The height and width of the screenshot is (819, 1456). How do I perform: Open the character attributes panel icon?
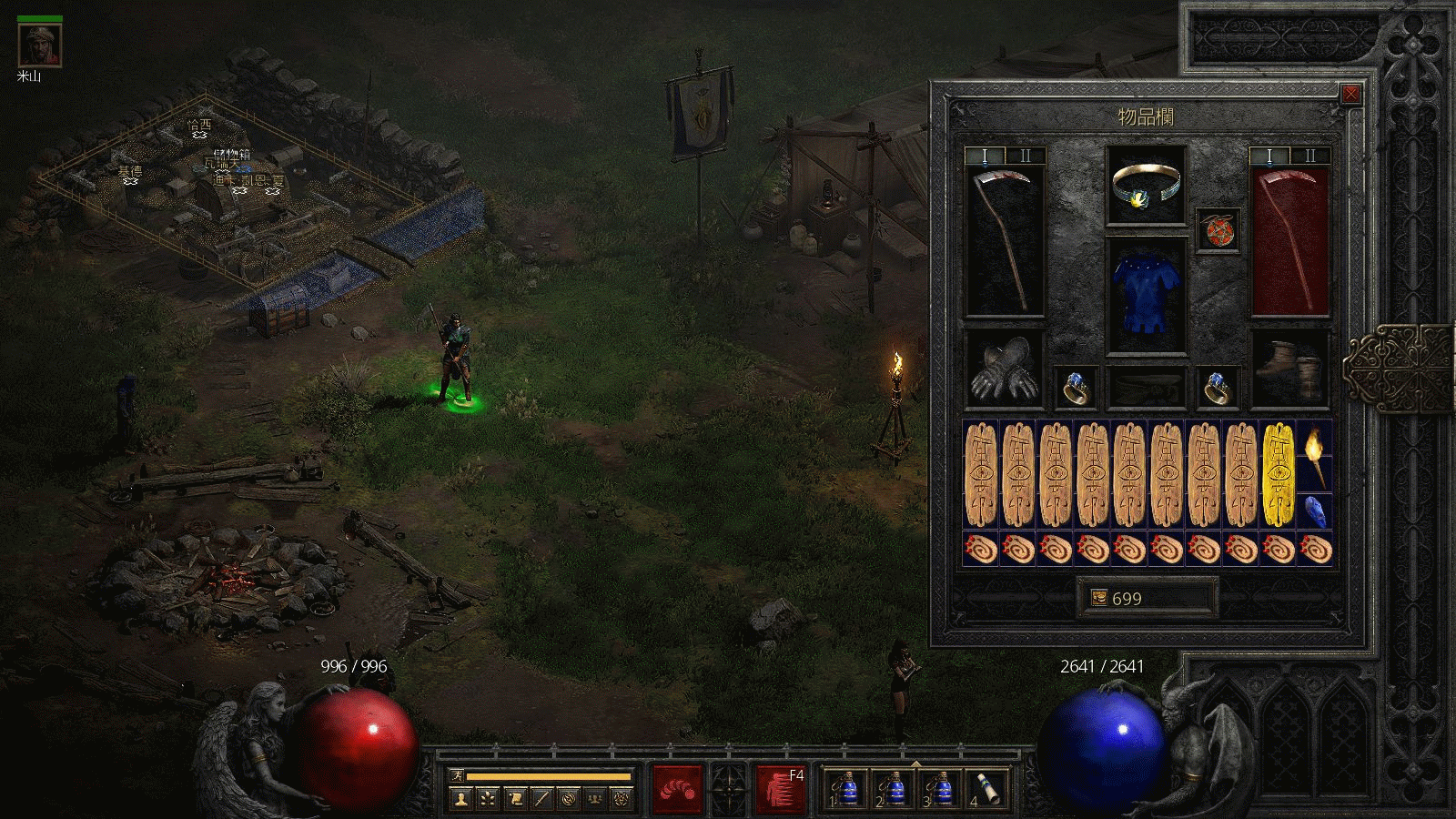460,798
